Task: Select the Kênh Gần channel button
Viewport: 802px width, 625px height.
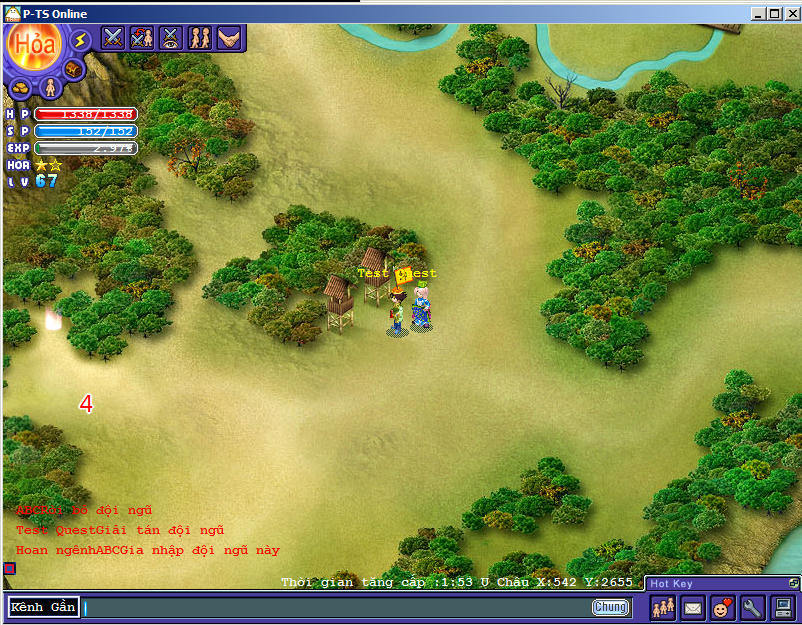Action: pyautogui.click(x=43, y=607)
